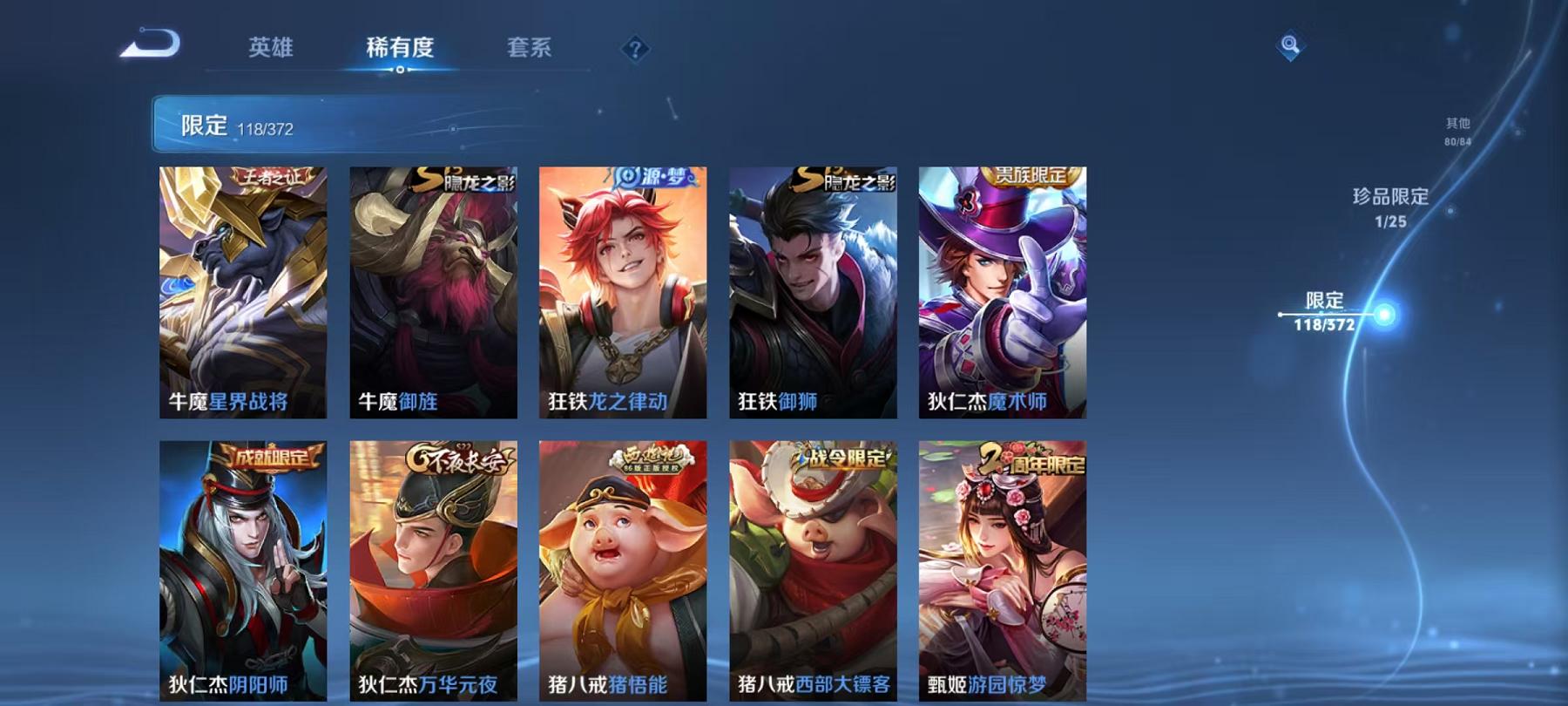1568x706 pixels.
Task: Switch to the 英雄 tab
Action: coord(271,50)
